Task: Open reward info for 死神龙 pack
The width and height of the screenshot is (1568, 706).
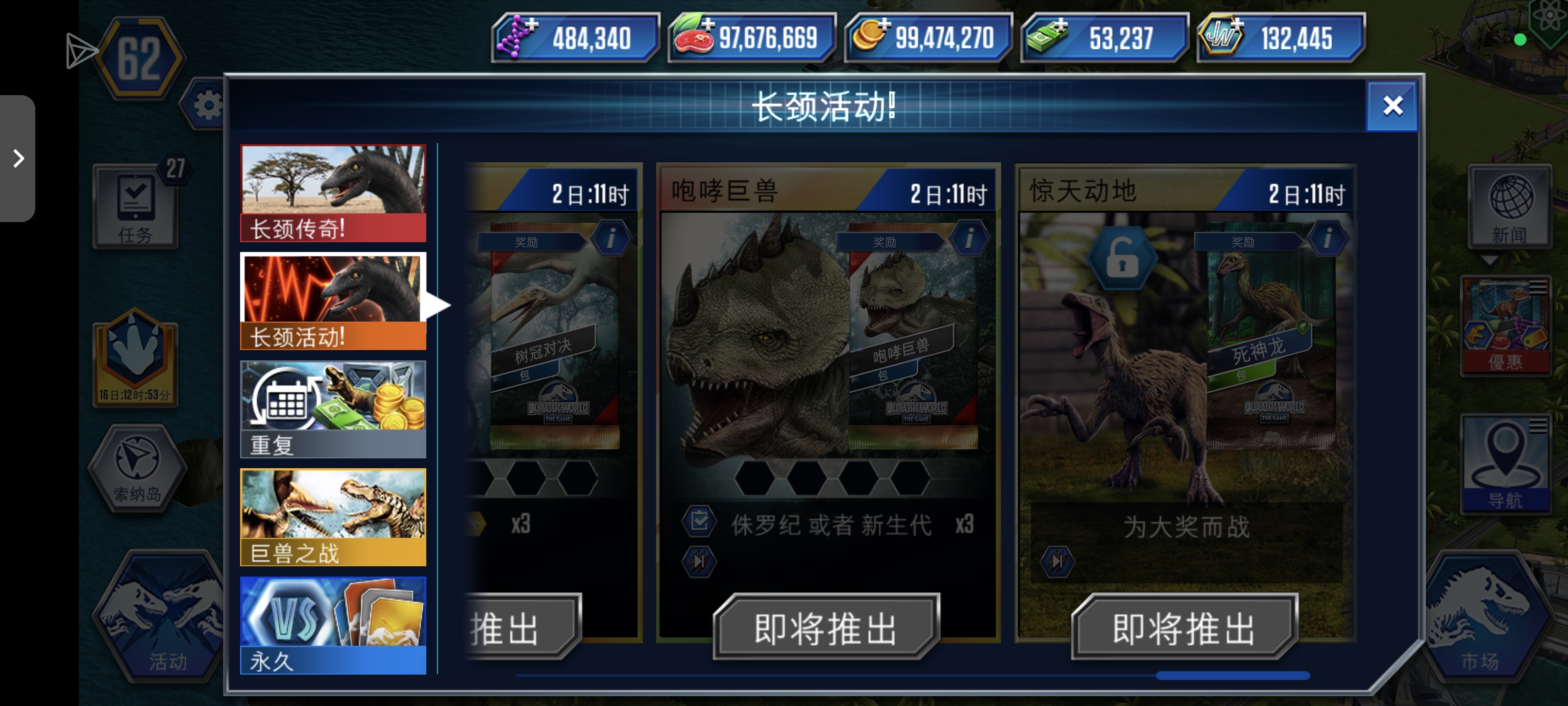Action: [1328, 239]
